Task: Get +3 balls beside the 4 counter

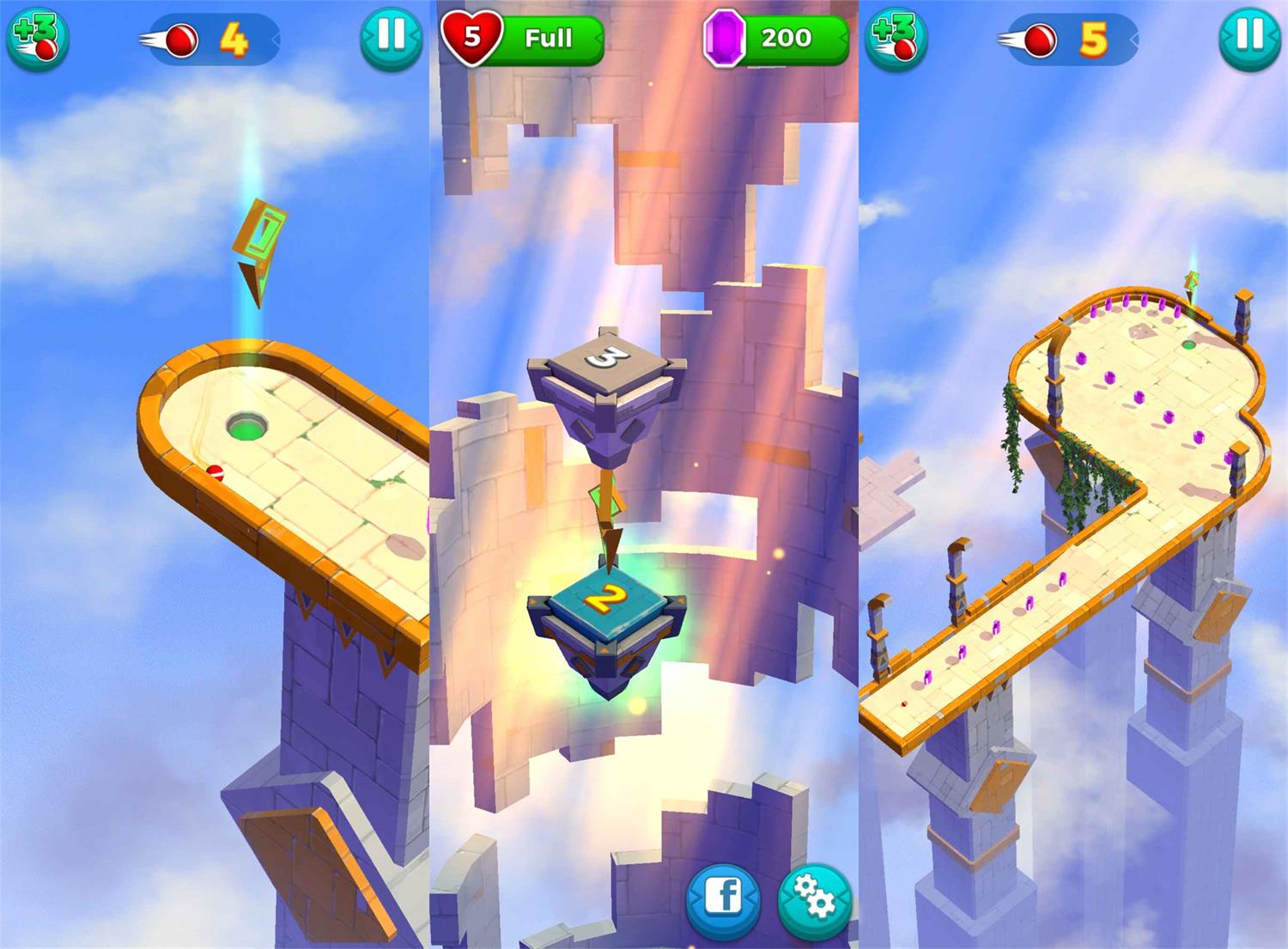Action: 38,38
